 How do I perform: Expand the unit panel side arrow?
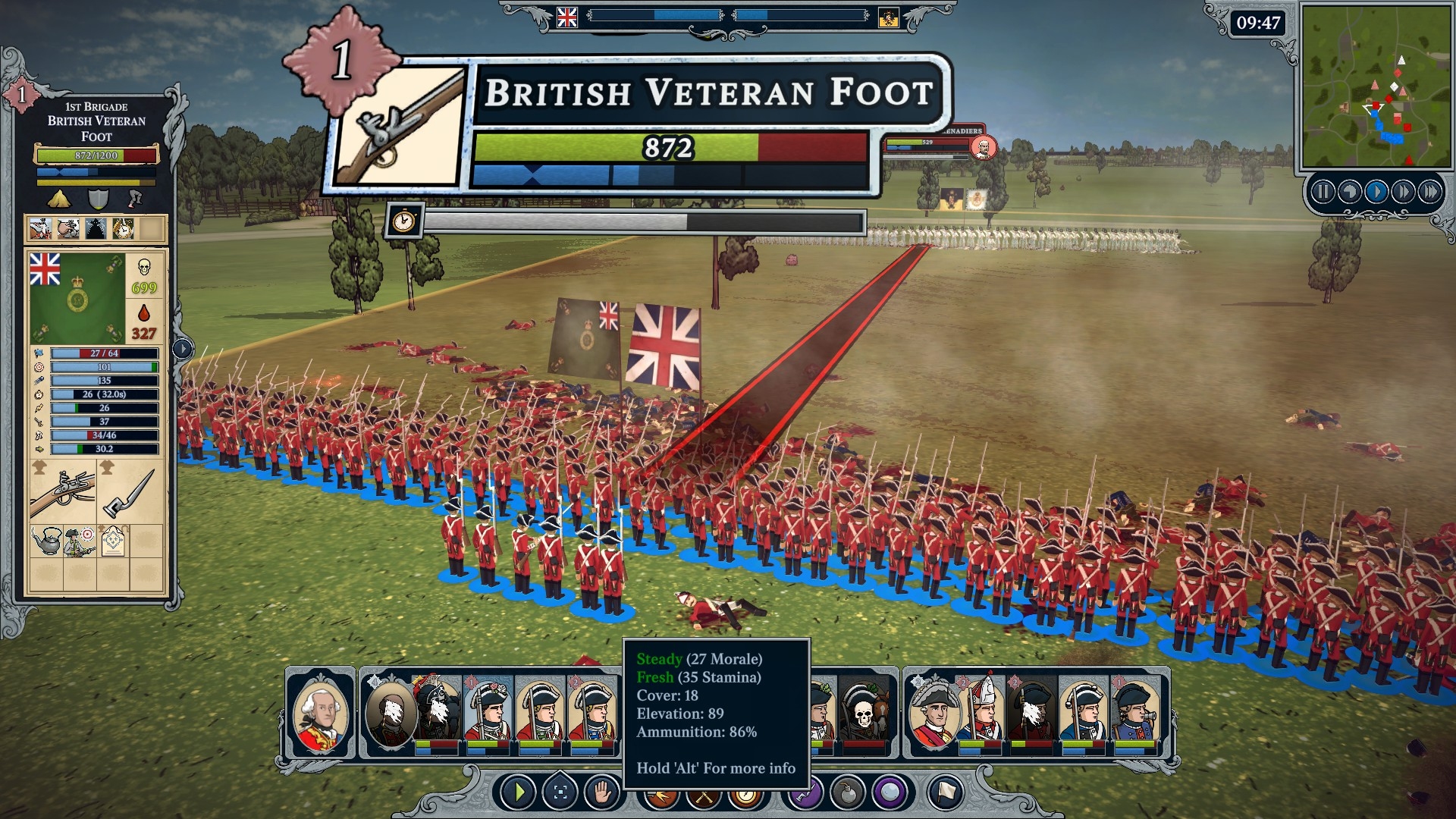coord(183,349)
